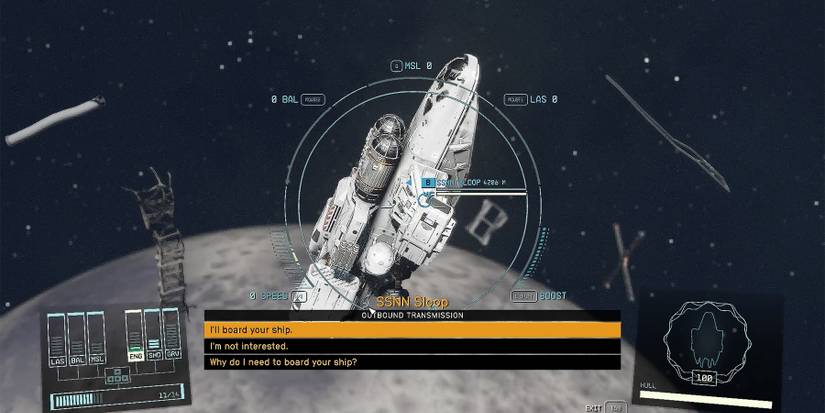This screenshot has height=413, width=825.
Task: Click the SSNN Sloop target marker
Action: pos(428,183)
